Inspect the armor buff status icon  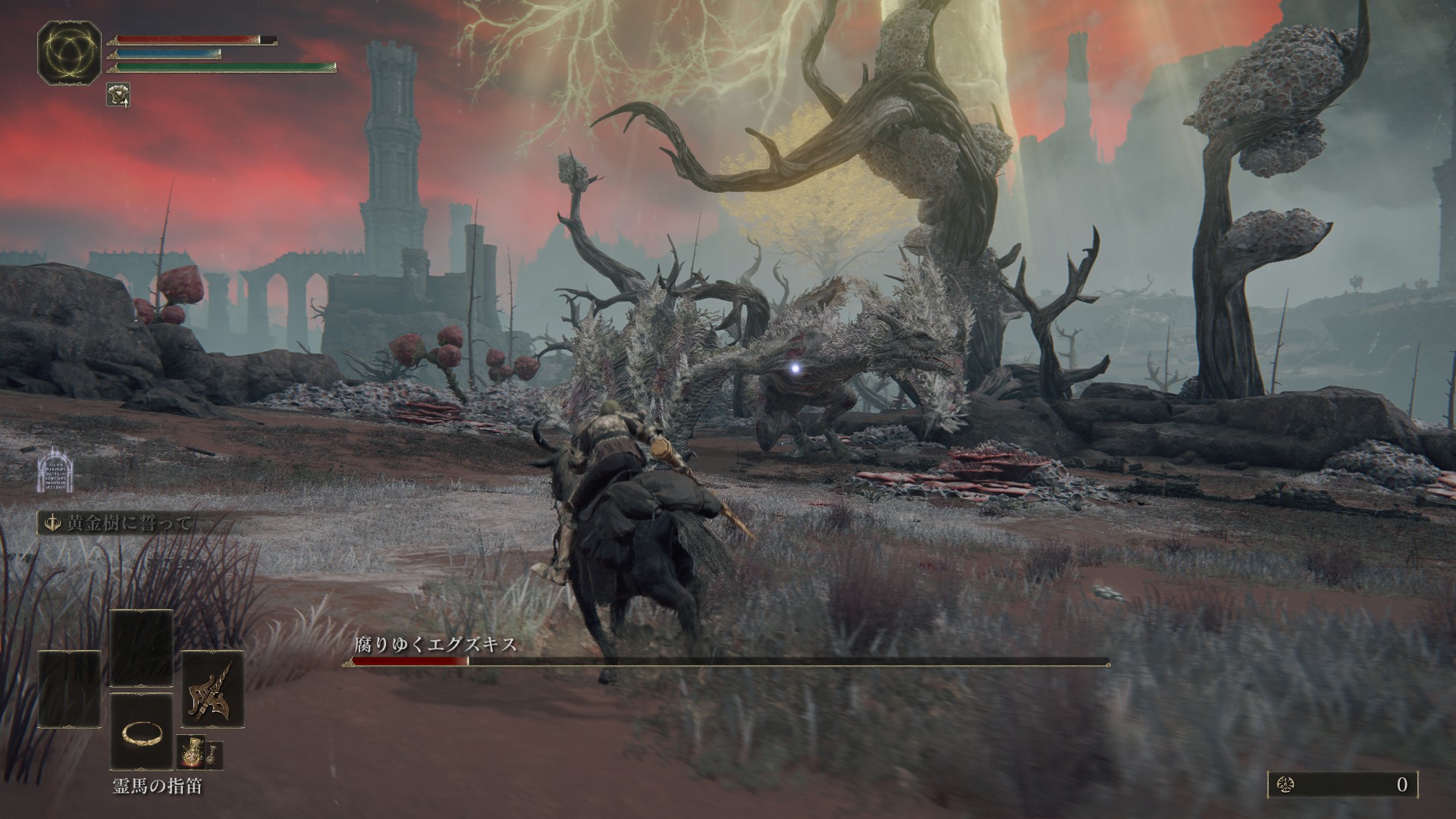pyautogui.click(x=118, y=94)
